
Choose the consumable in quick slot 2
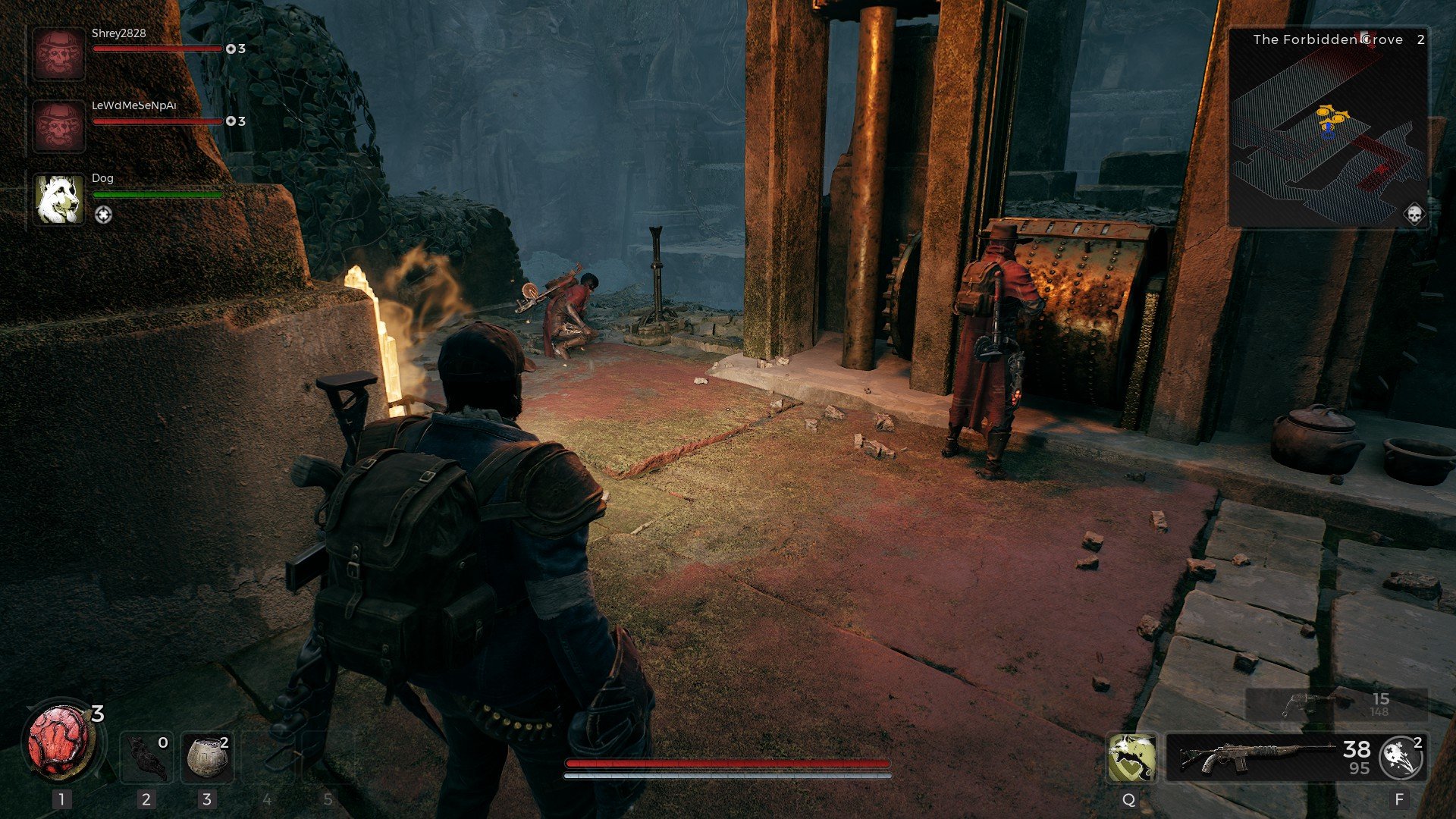click(x=146, y=757)
